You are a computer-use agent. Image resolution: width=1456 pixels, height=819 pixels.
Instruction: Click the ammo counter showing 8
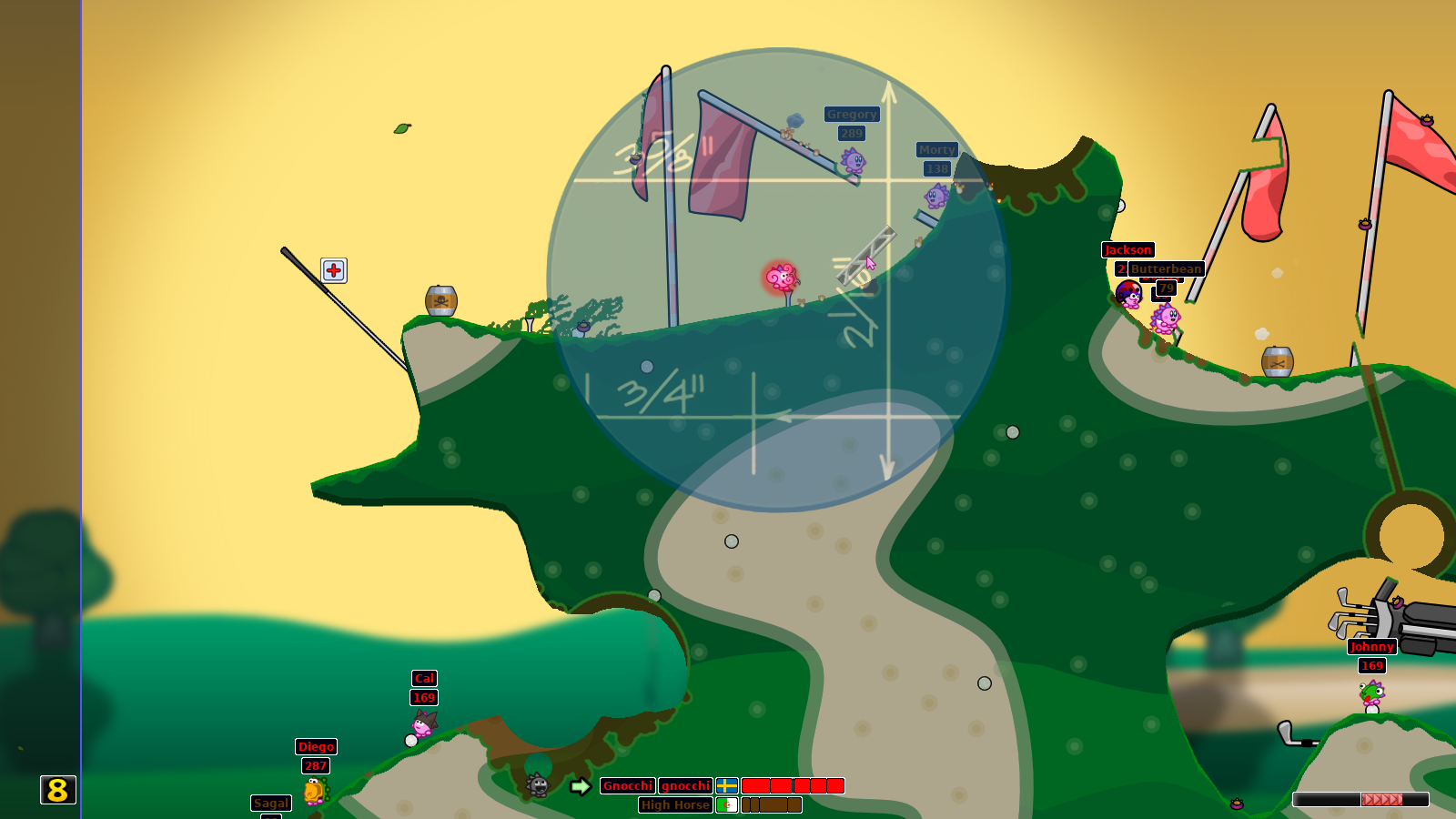coord(56,791)
